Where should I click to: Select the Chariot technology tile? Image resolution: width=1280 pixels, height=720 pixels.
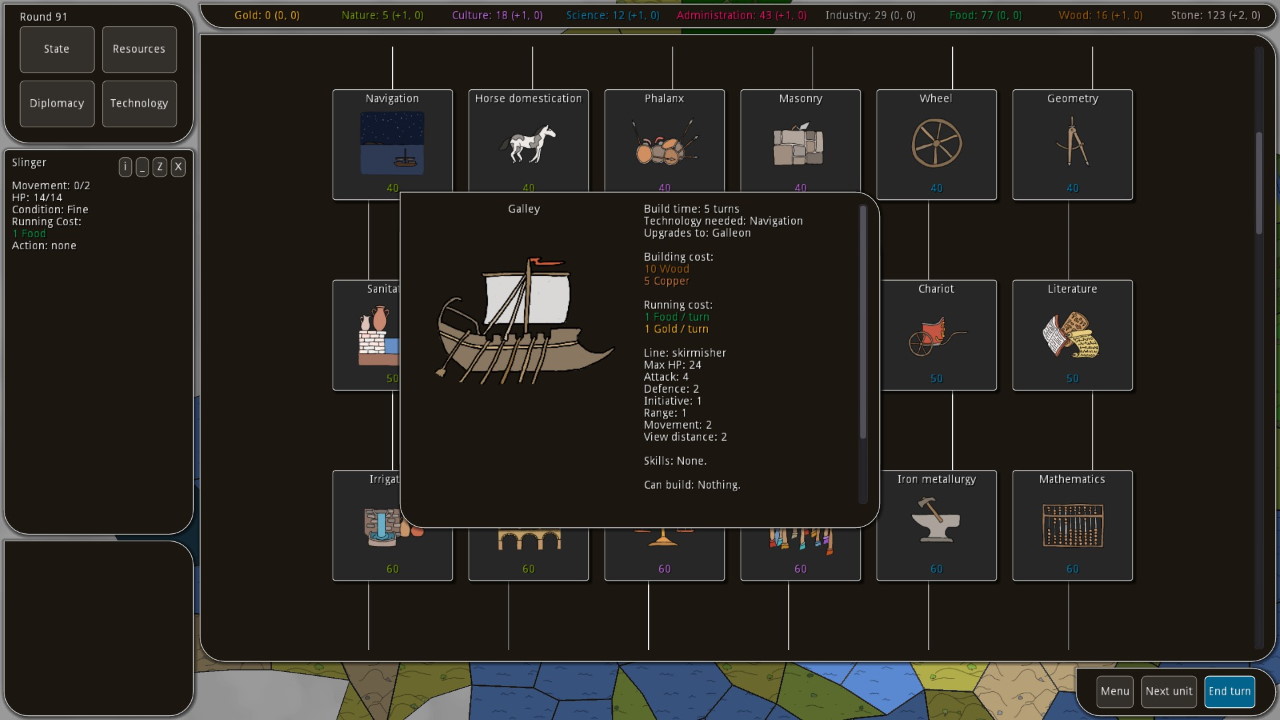[x=936, y=335]
